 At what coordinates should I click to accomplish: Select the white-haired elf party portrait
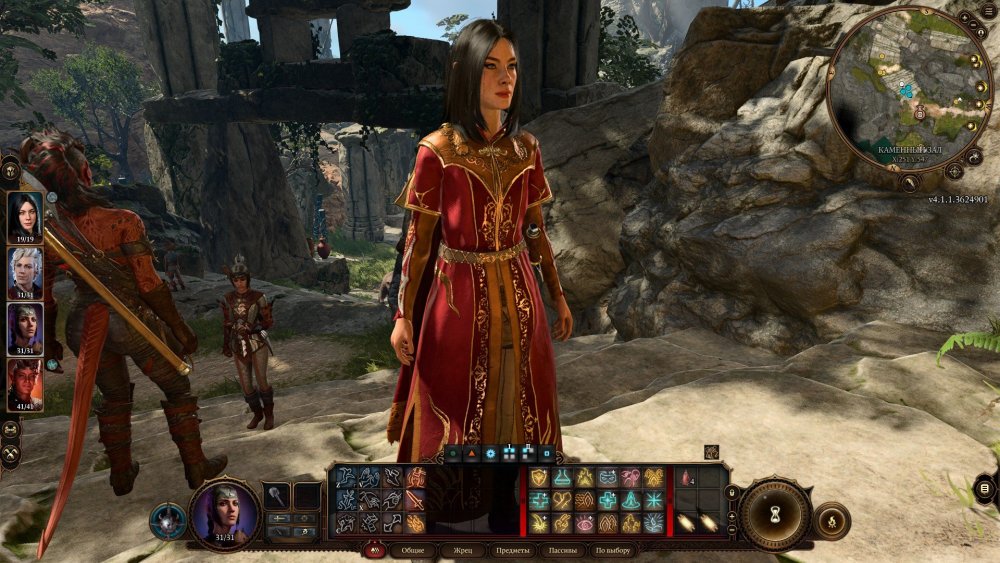(x=25, y=270)
